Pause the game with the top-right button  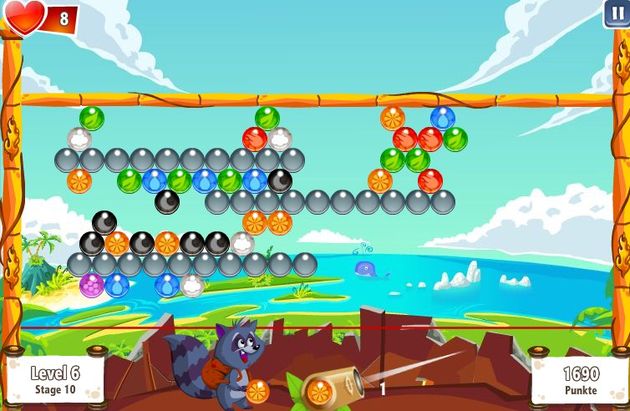615,14
